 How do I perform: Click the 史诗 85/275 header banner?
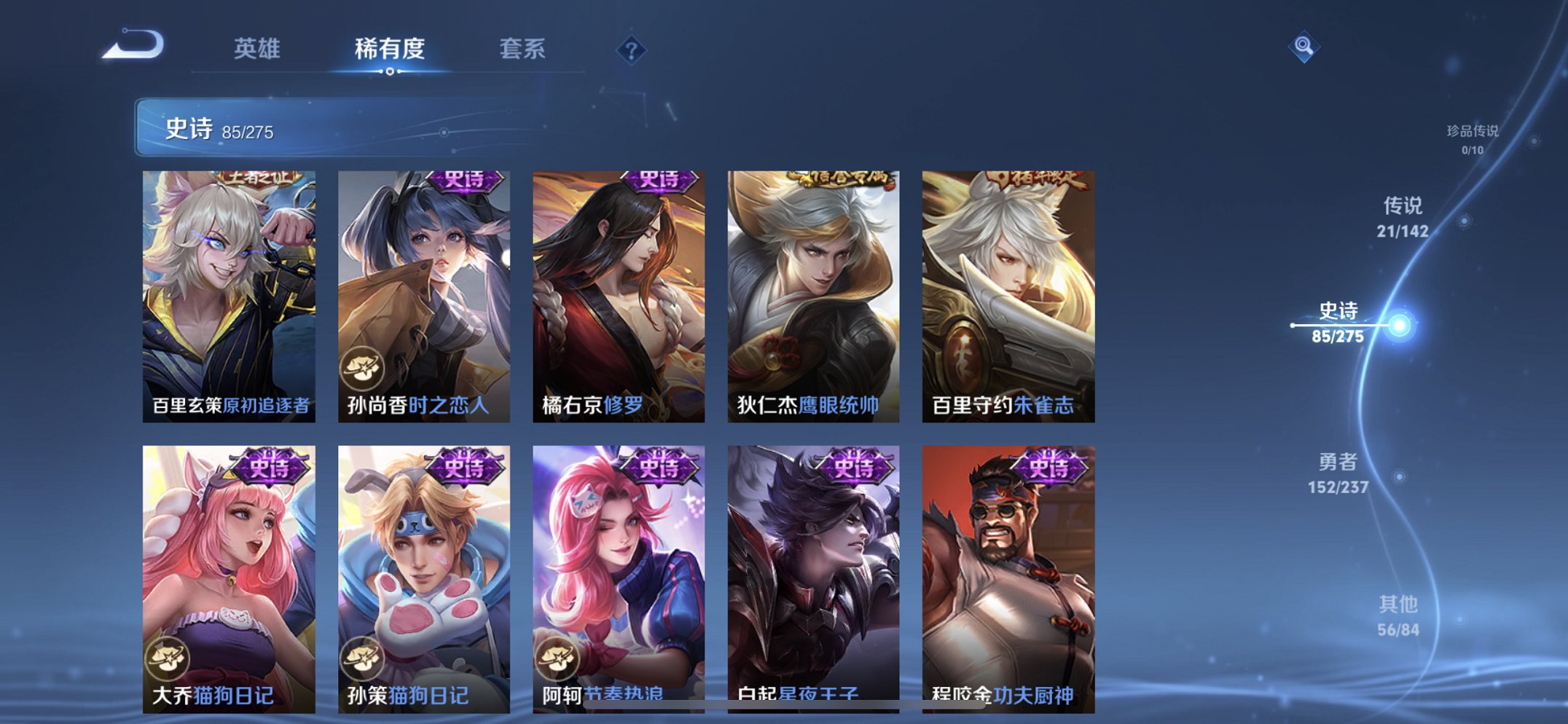point(219,130)
